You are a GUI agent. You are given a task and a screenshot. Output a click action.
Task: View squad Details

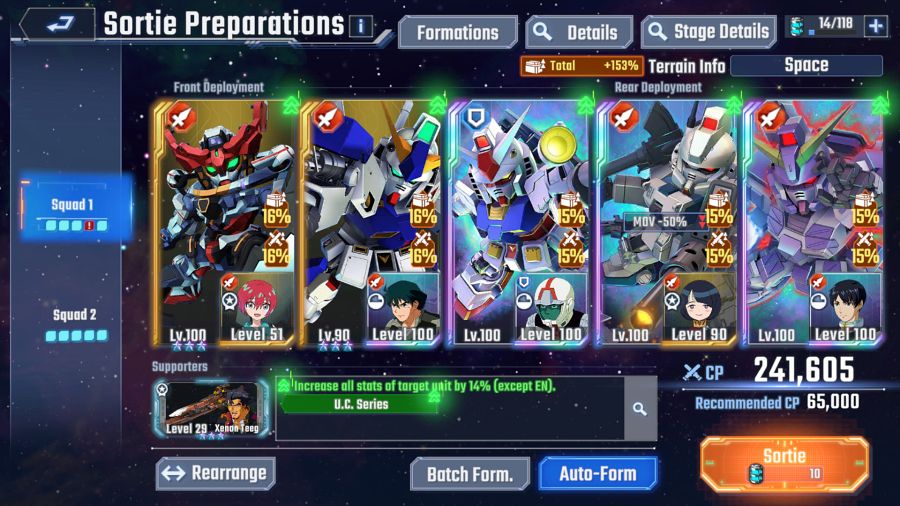(579, 32)
